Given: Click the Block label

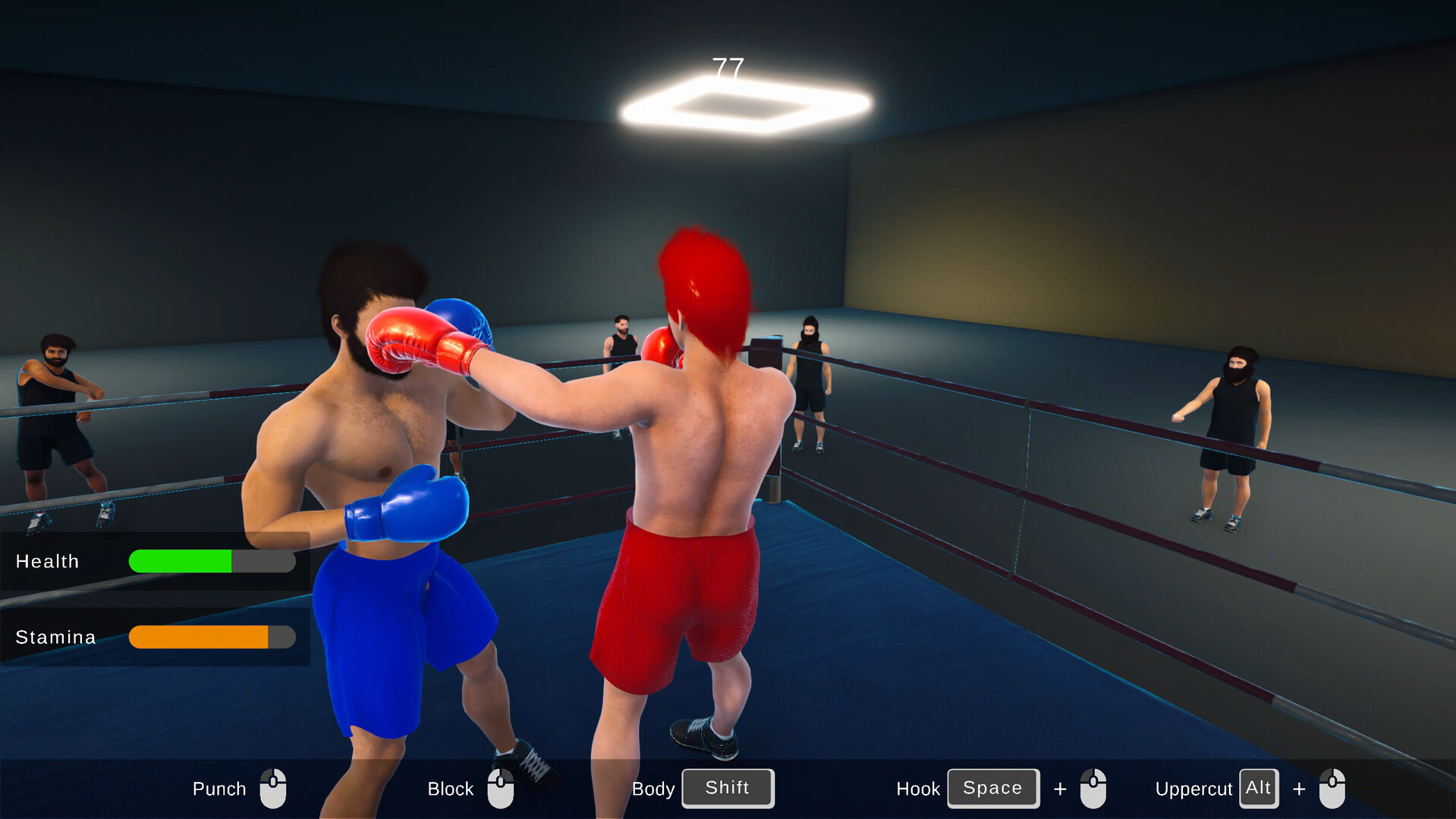Looking at the screenshot, I should 449,788.
